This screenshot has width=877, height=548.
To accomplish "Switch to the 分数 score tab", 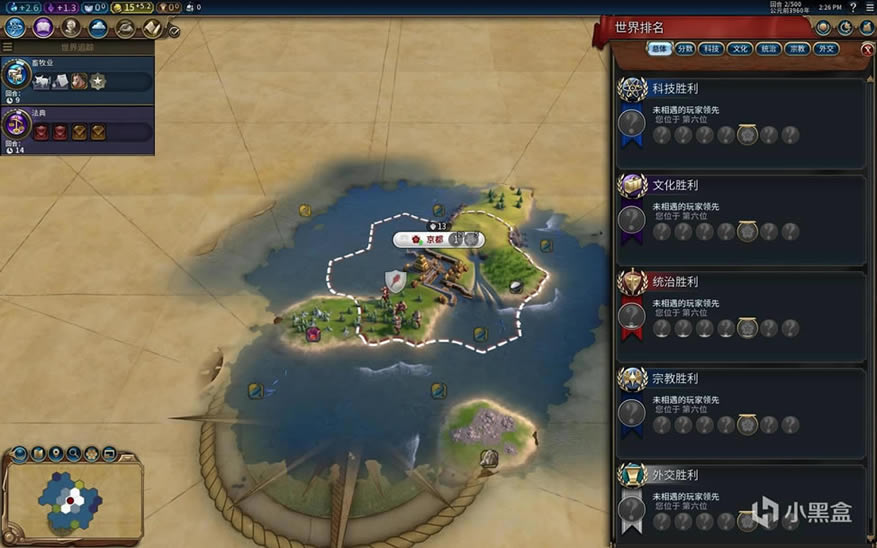I will point(685,48).
